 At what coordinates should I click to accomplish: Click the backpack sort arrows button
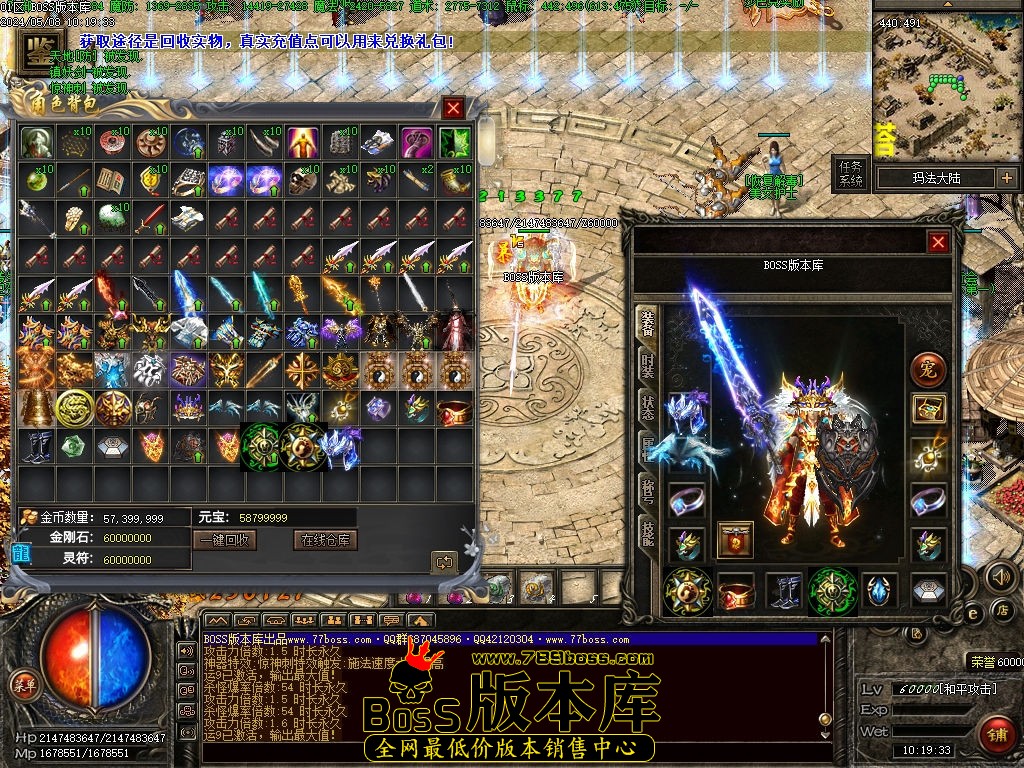pos(444,562)
